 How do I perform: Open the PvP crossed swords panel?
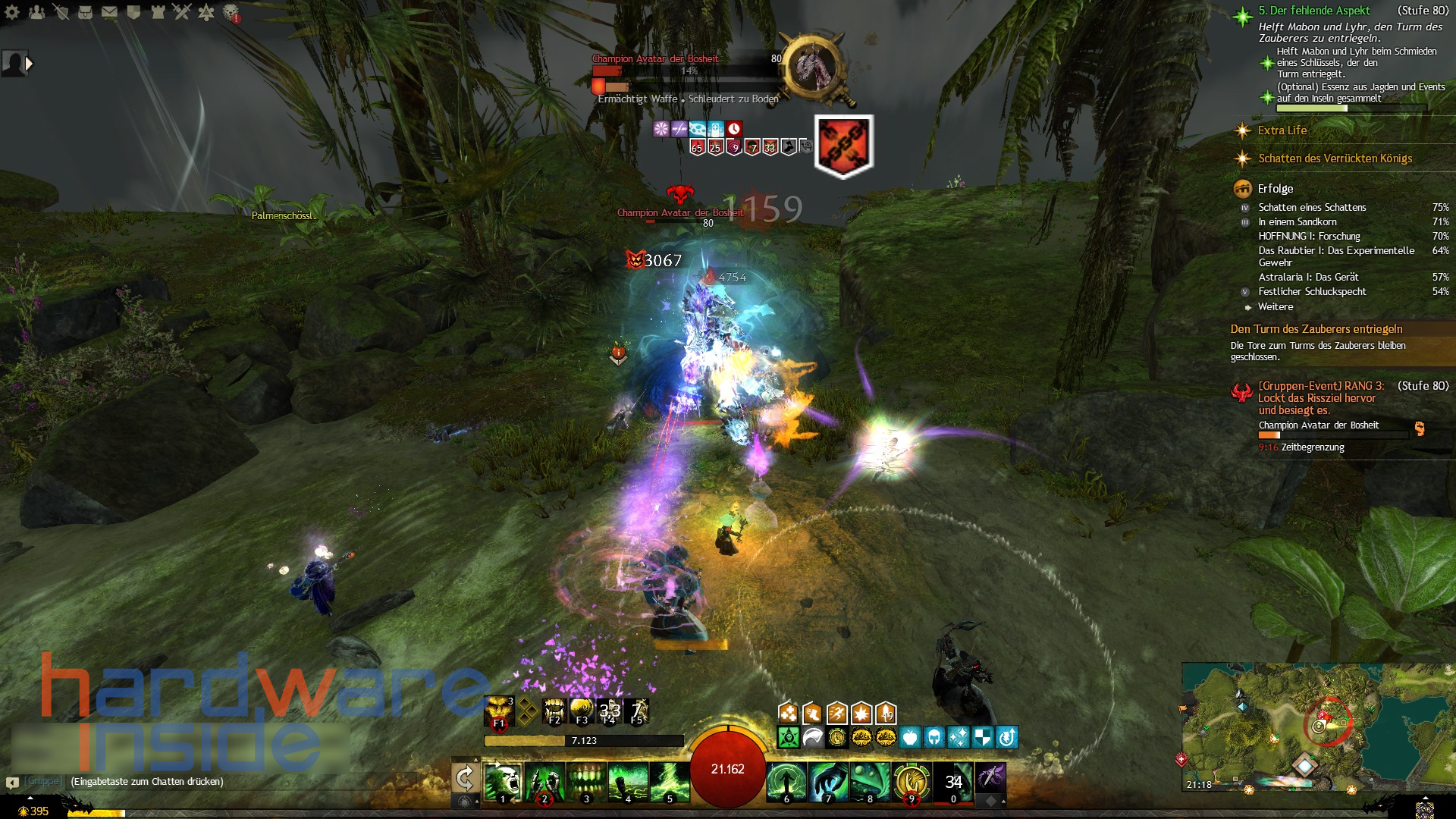[x=181, y=13]
